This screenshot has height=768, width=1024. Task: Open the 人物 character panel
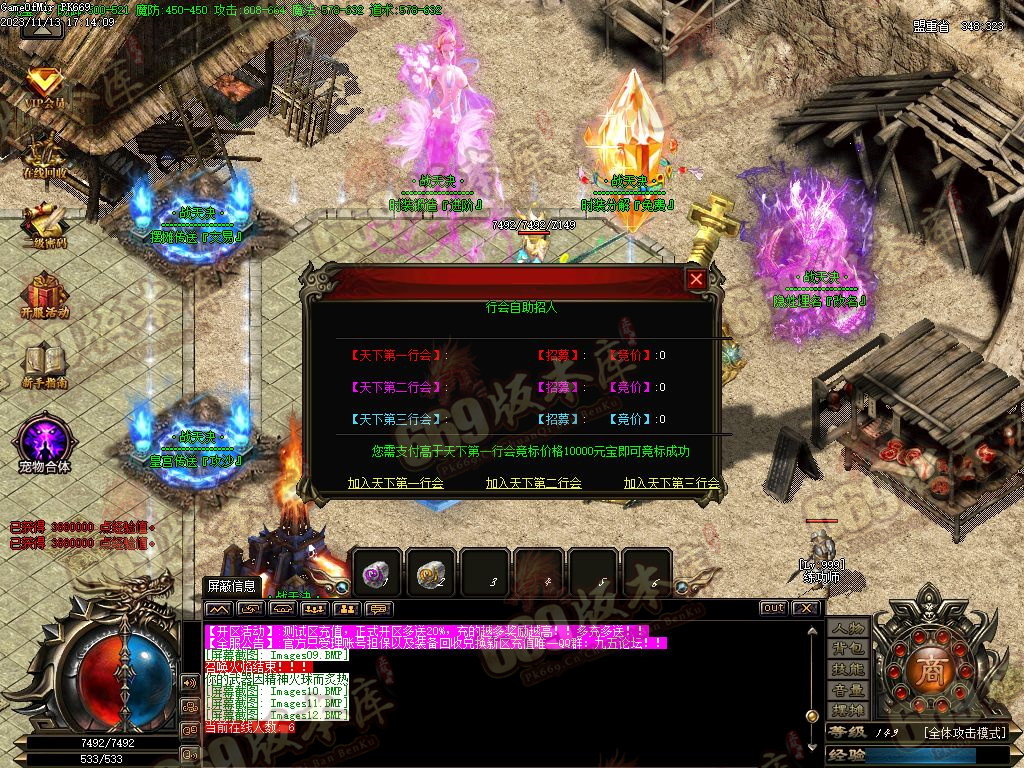point(848,628)
